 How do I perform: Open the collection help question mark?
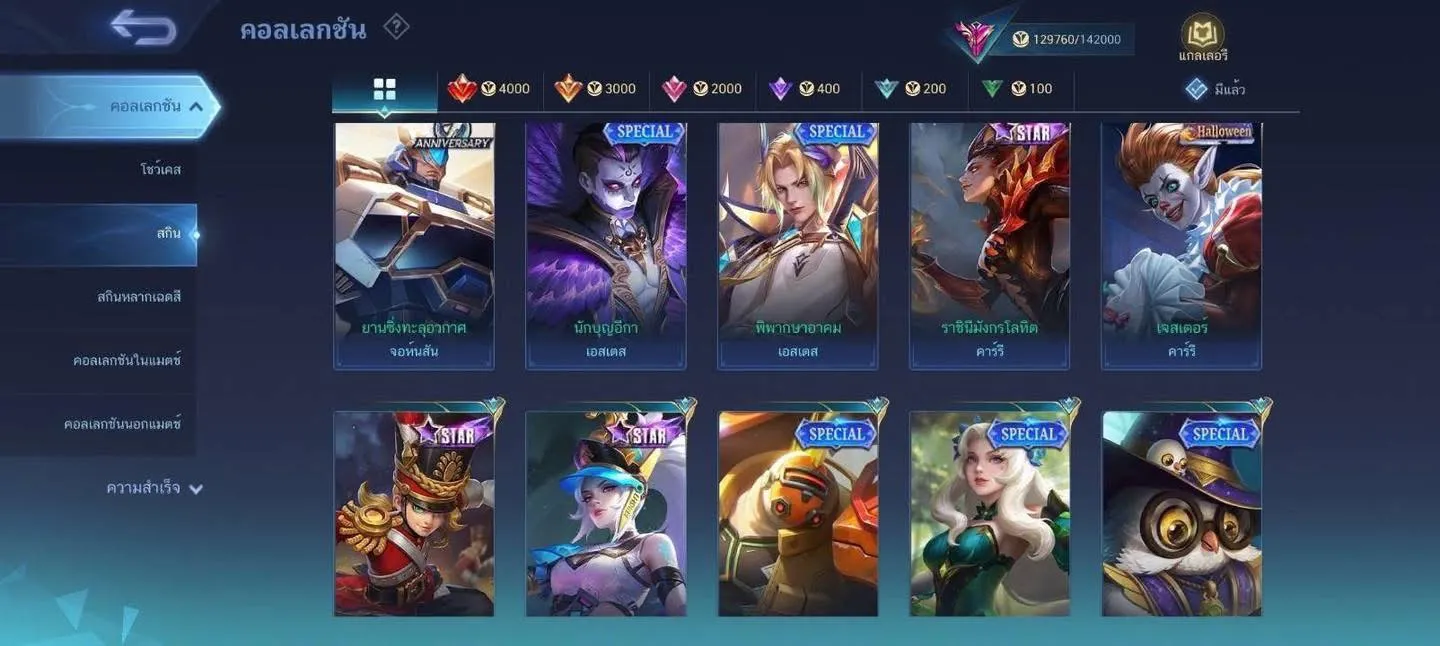point(396,27)
